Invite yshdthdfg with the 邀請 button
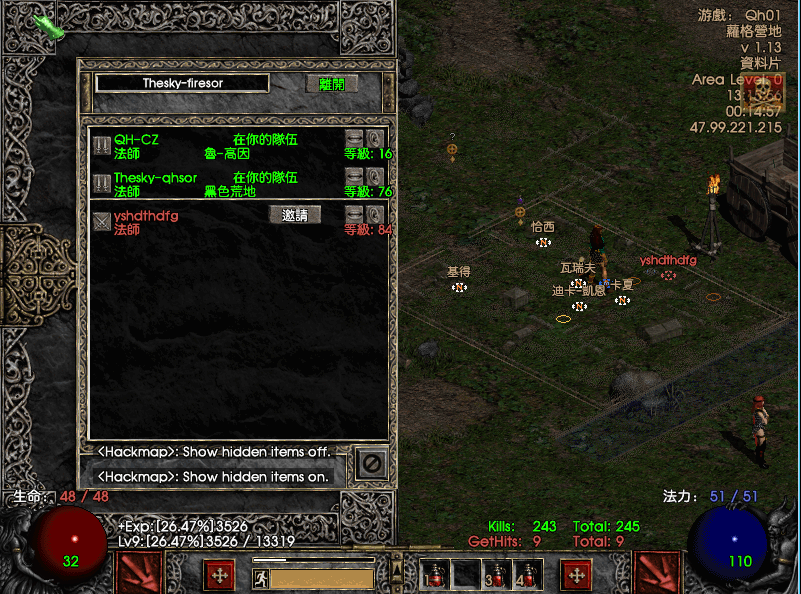Viewport: 801px width, 594px height. tap(295, 215)
